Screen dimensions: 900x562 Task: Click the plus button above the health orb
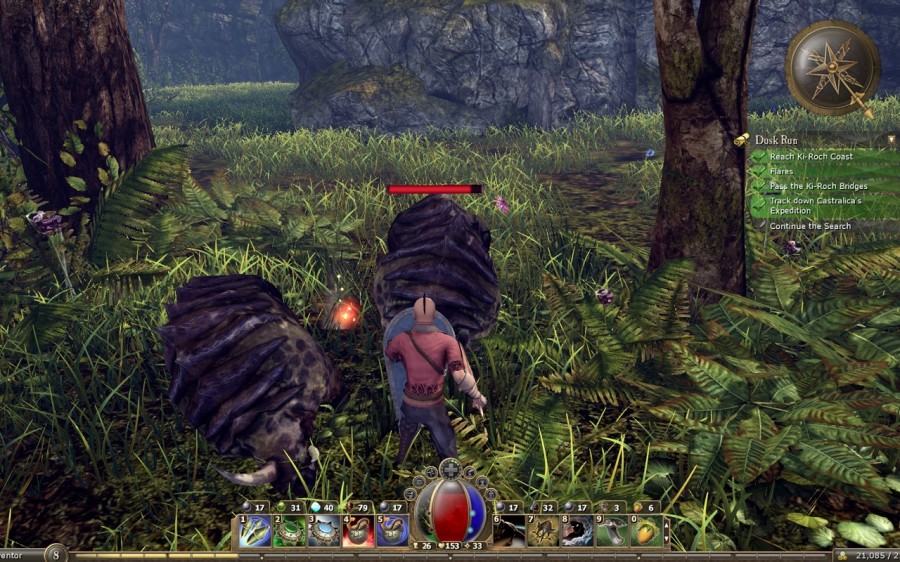[452, 468]
